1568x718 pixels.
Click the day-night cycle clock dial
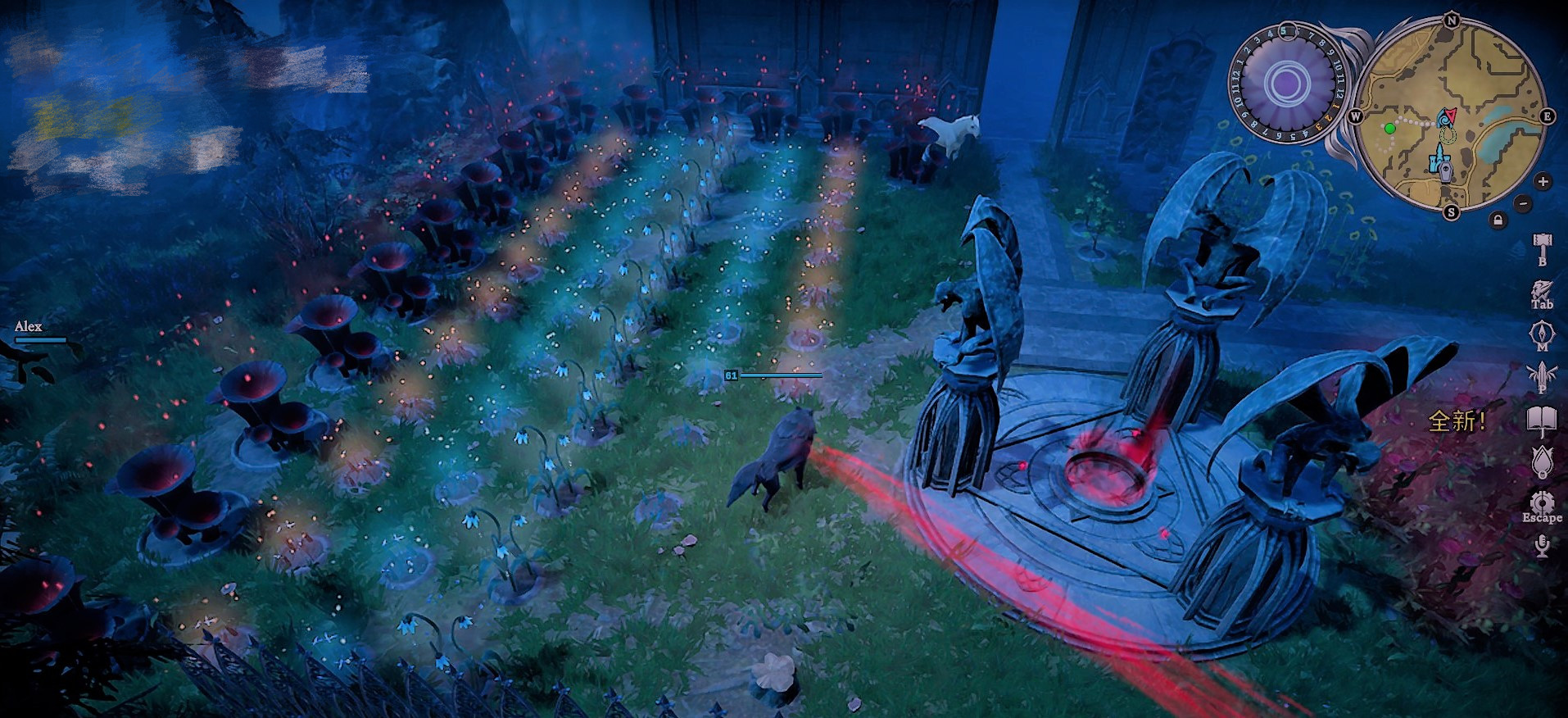[1287, 84]
